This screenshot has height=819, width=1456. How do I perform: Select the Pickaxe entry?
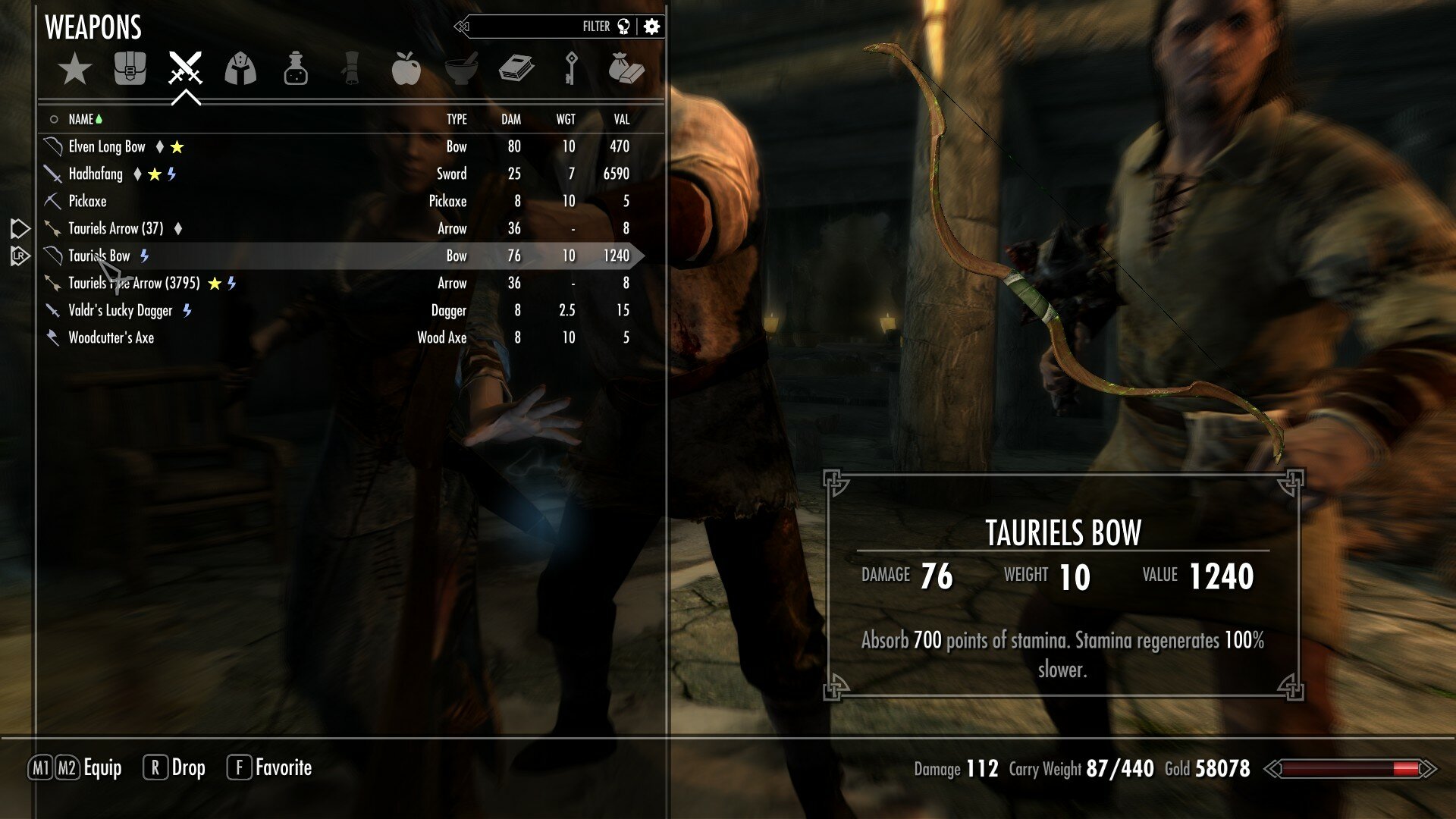tap(87, 202)
